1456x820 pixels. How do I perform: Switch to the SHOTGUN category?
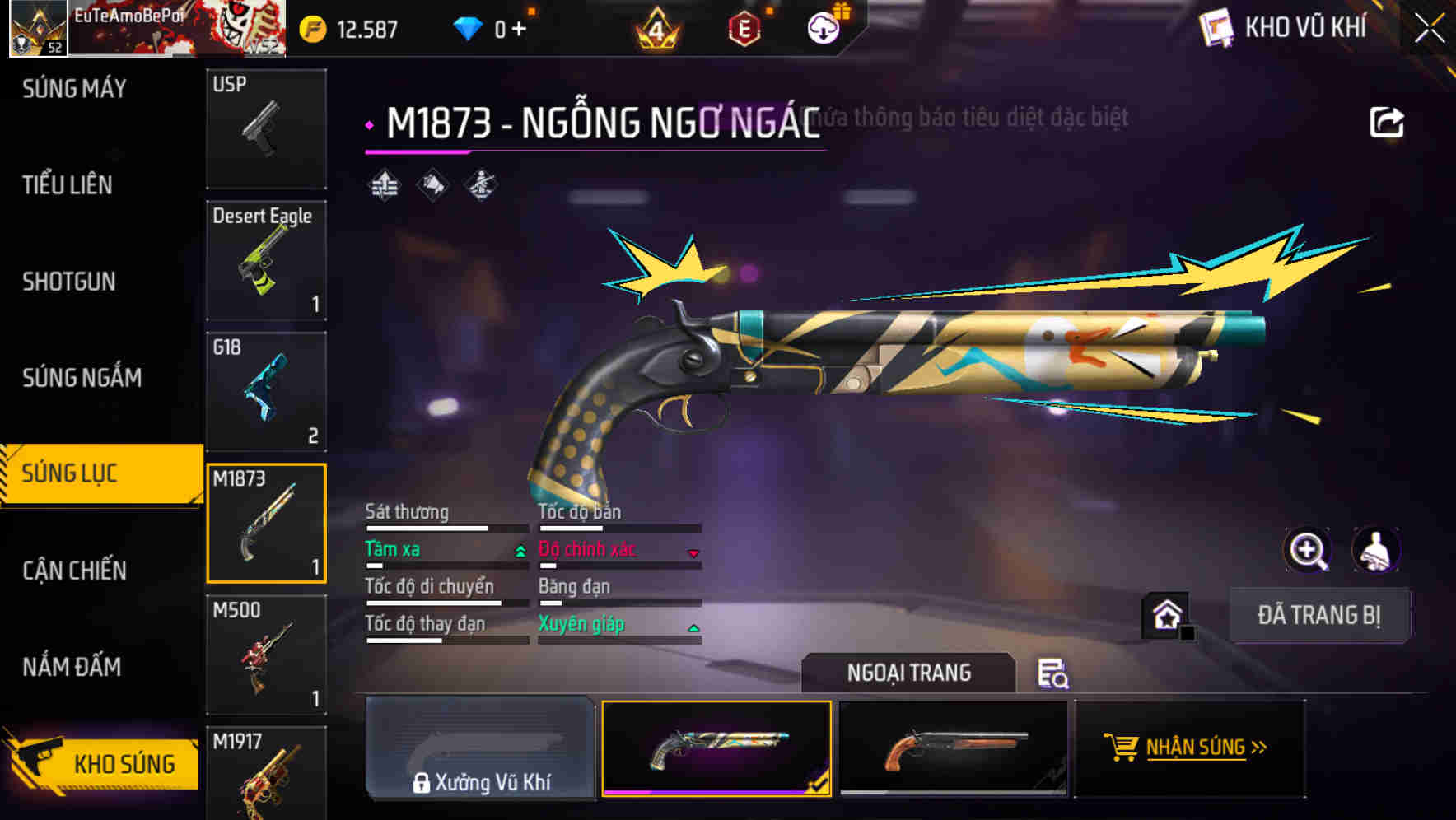click(68, 282)
